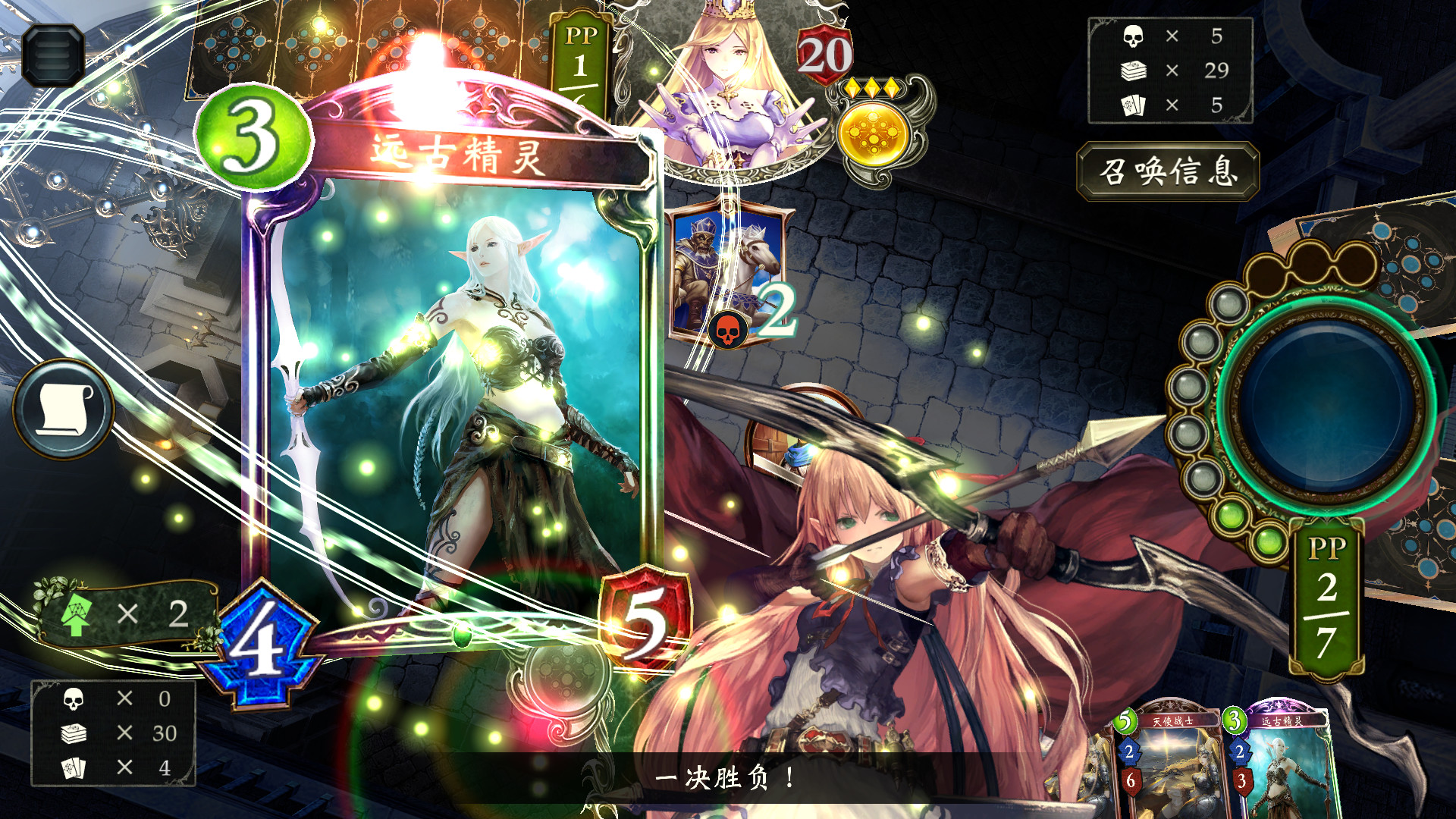1456x819 pixels.
Task: Open the 召唤信息 summon info panel
Action: tap(1168, 172)
